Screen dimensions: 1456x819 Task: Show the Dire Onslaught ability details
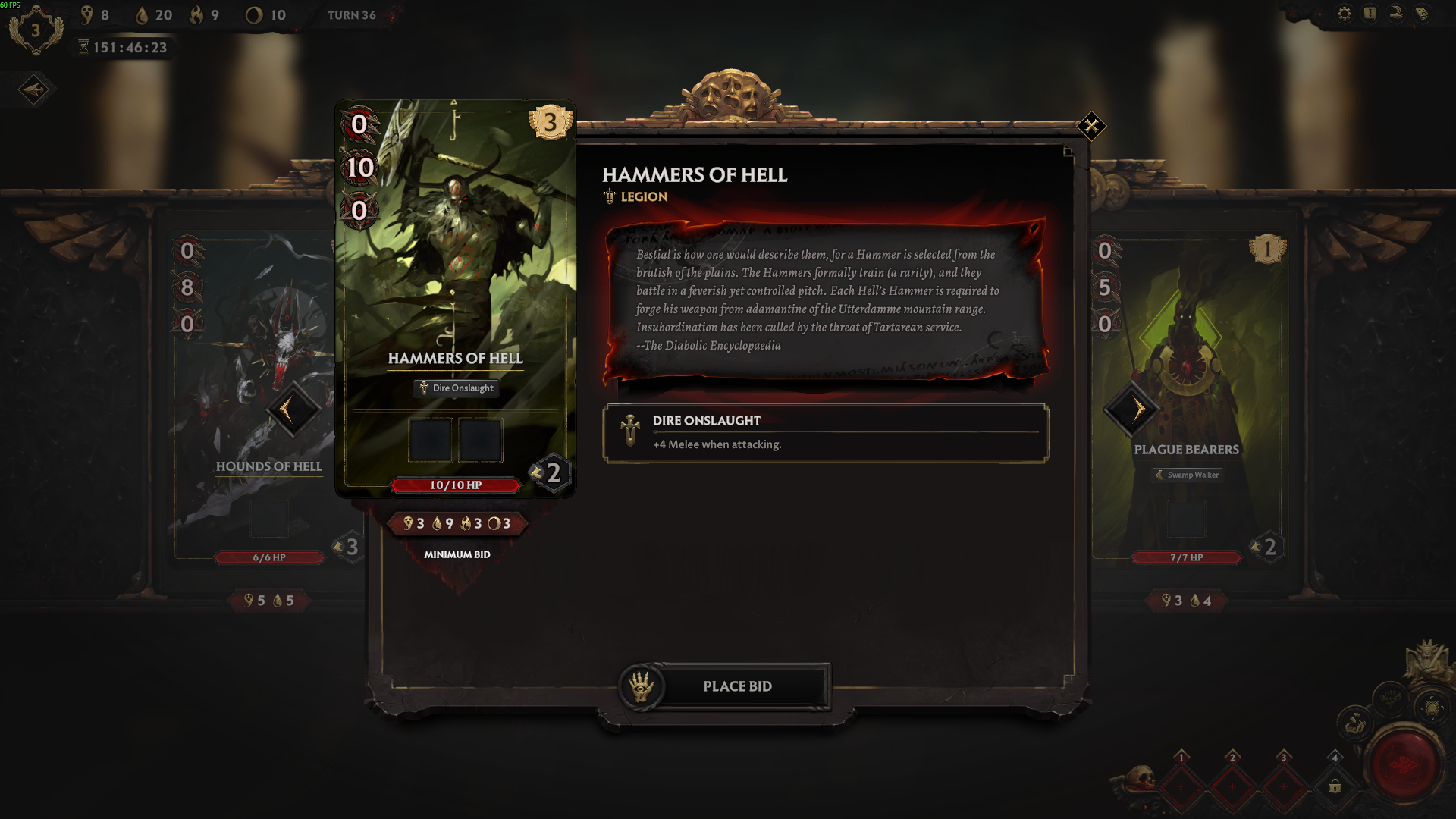pos(825,432)
